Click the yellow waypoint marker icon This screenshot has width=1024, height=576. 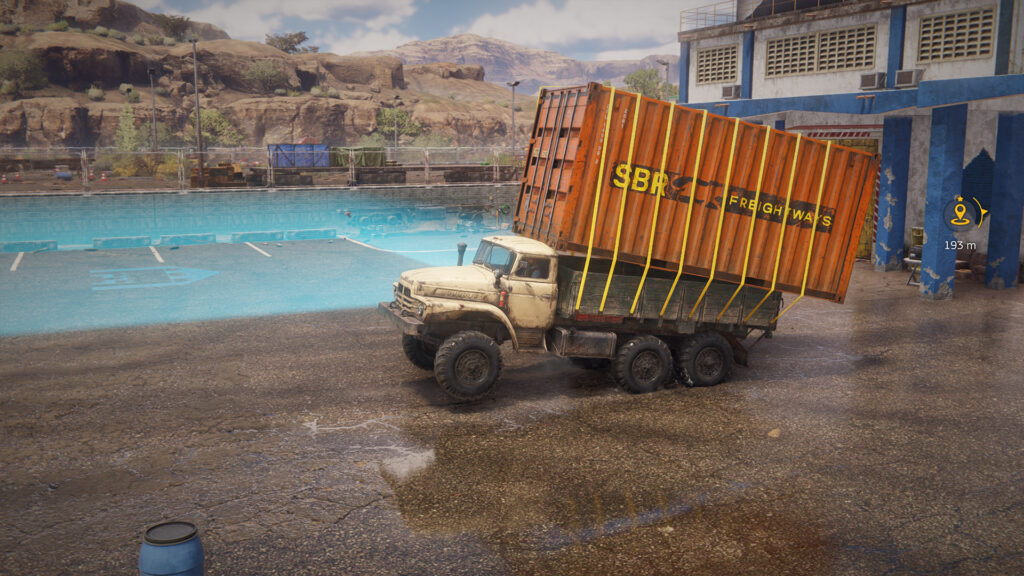coord(961,213)
